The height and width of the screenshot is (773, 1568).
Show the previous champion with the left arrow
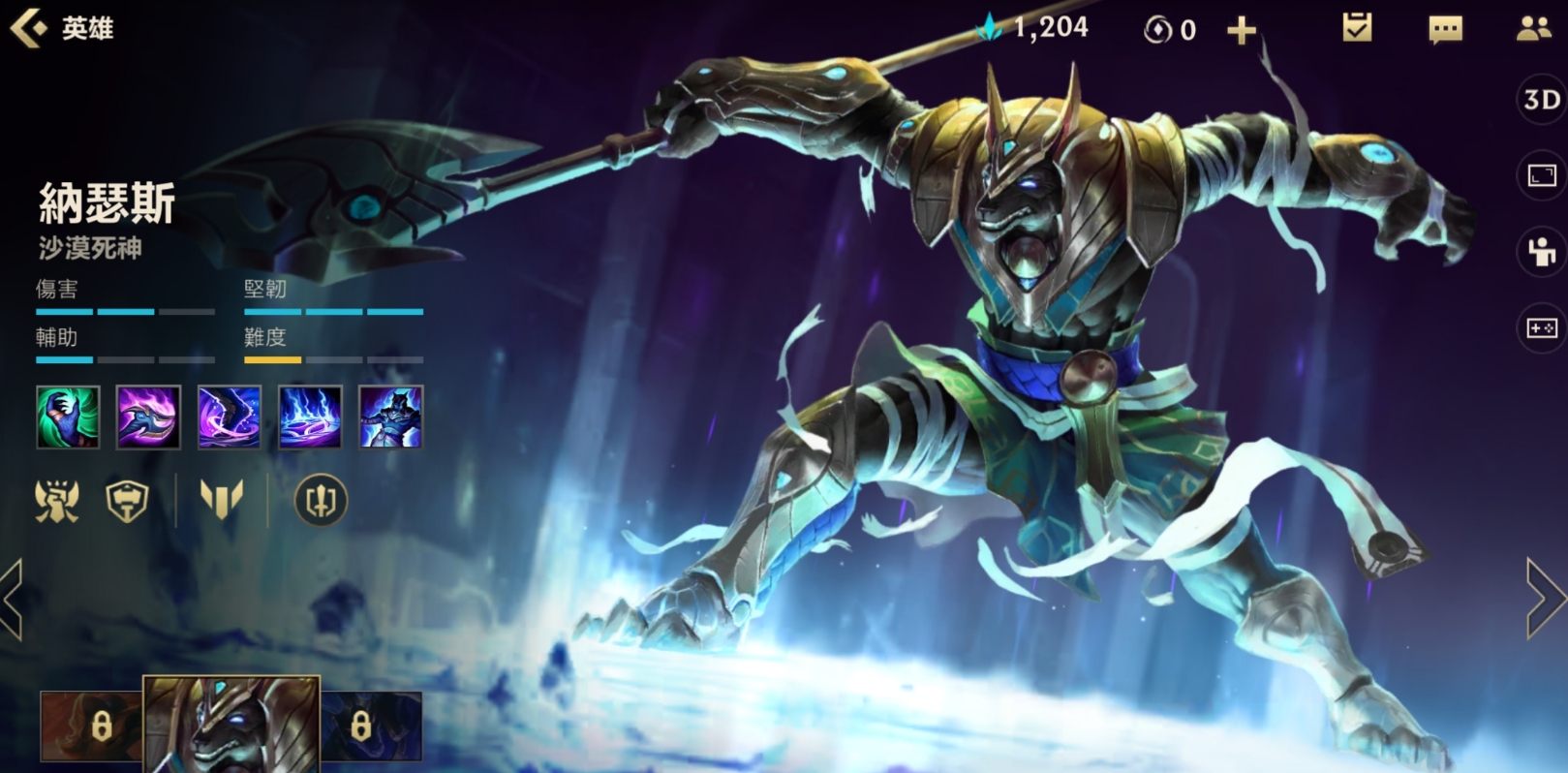click(x=14, y=598)
